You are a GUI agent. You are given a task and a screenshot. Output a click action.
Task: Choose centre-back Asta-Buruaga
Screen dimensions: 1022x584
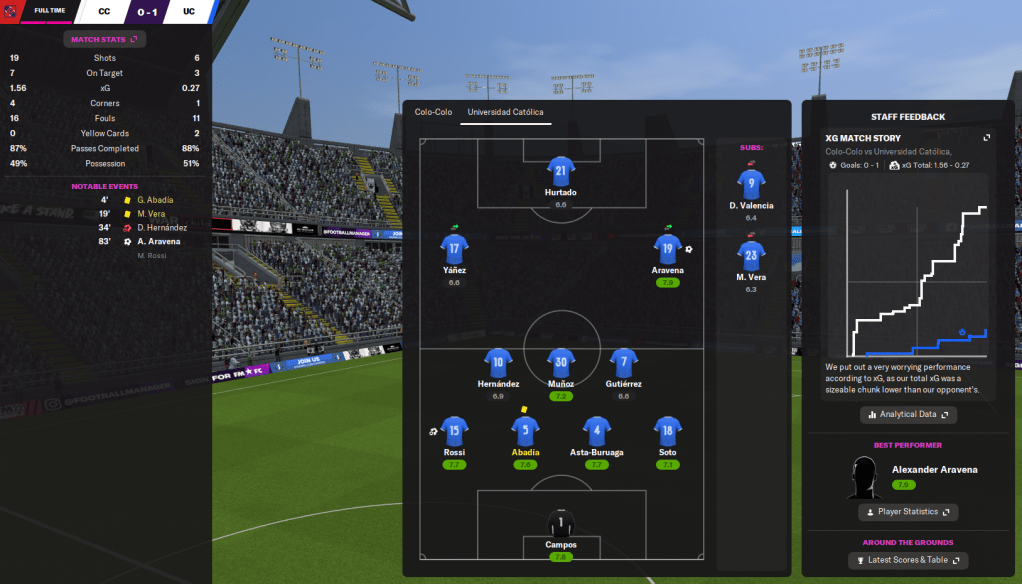[x=597, y=432]
